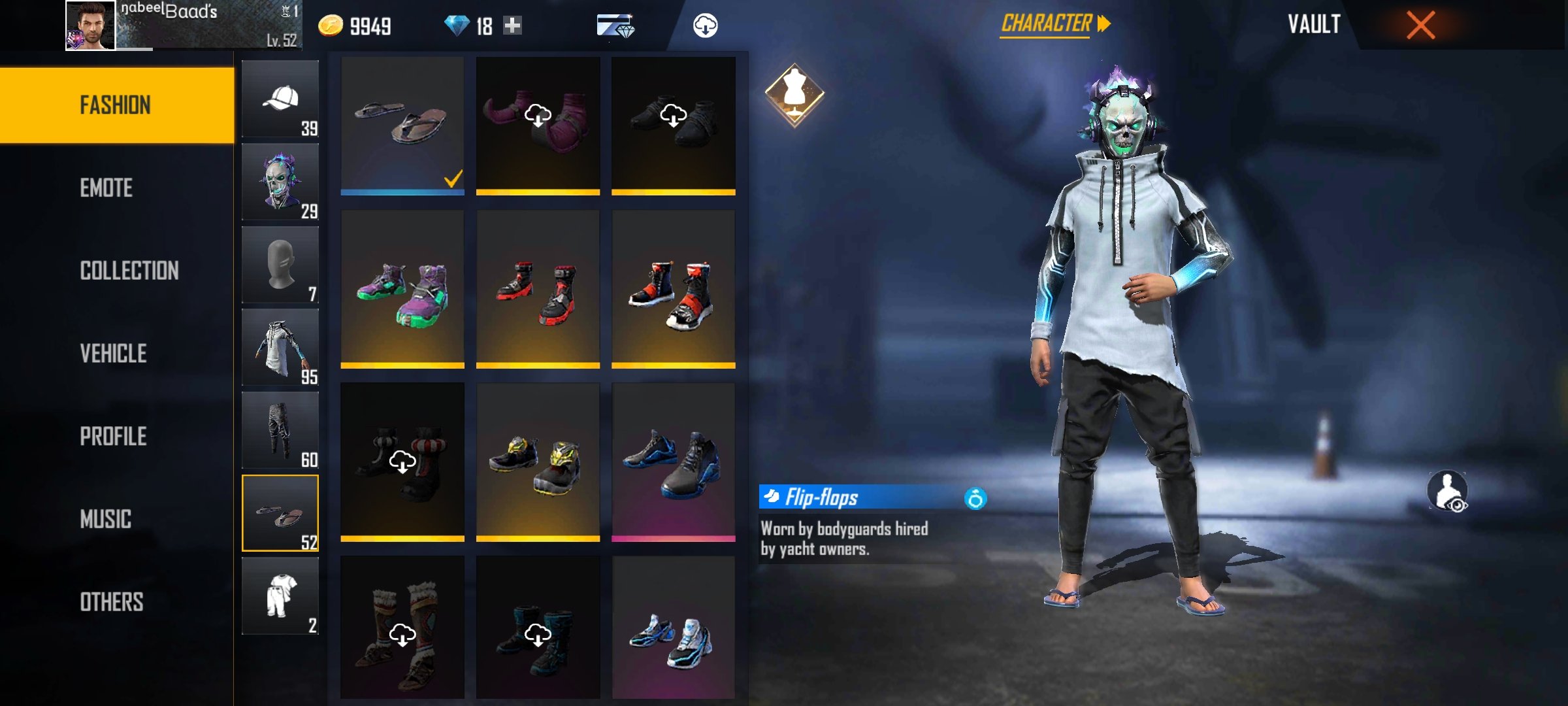1568x706 pixels.
Task: Add diamonds with the plus button
Action: (x=513, y=25)
